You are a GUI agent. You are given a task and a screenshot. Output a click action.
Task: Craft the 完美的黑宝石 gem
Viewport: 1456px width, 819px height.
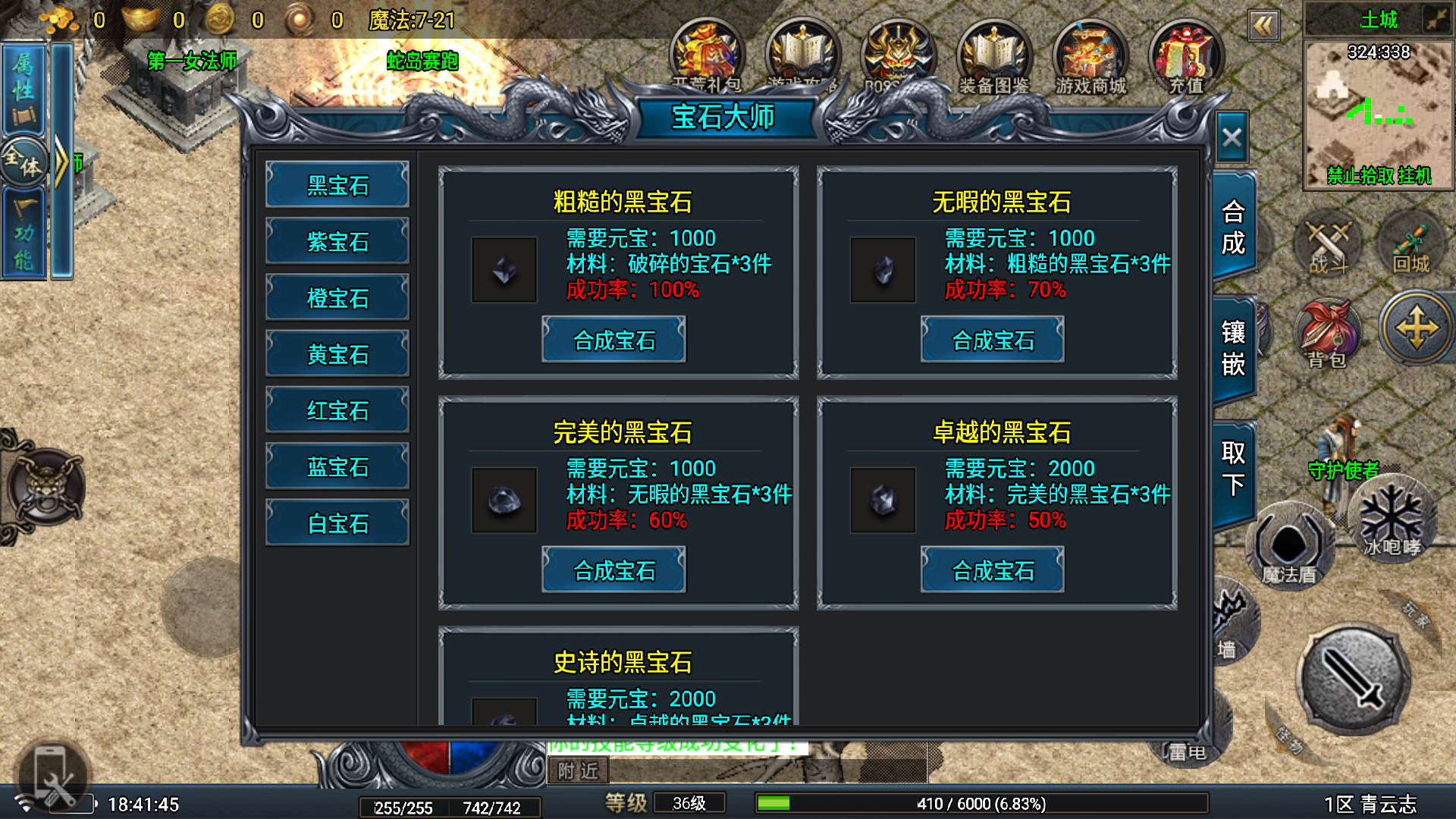click(x=613, y=570)
